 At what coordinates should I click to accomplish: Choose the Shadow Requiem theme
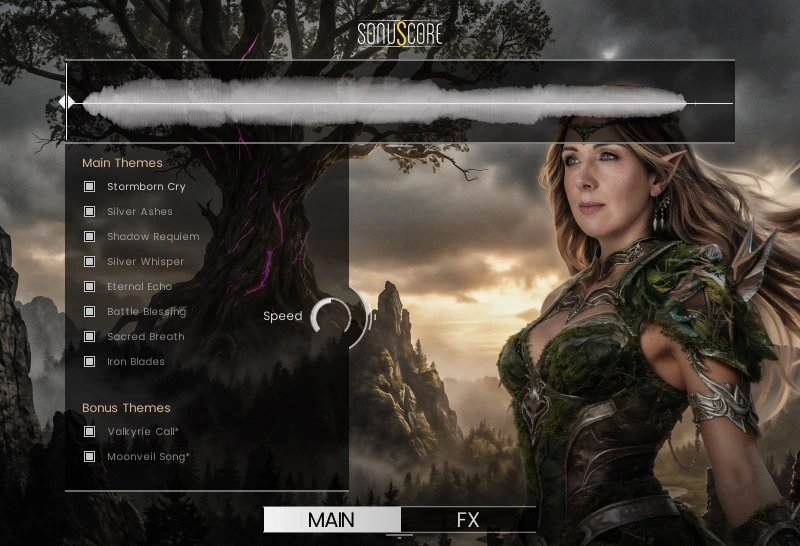[89, 237]
